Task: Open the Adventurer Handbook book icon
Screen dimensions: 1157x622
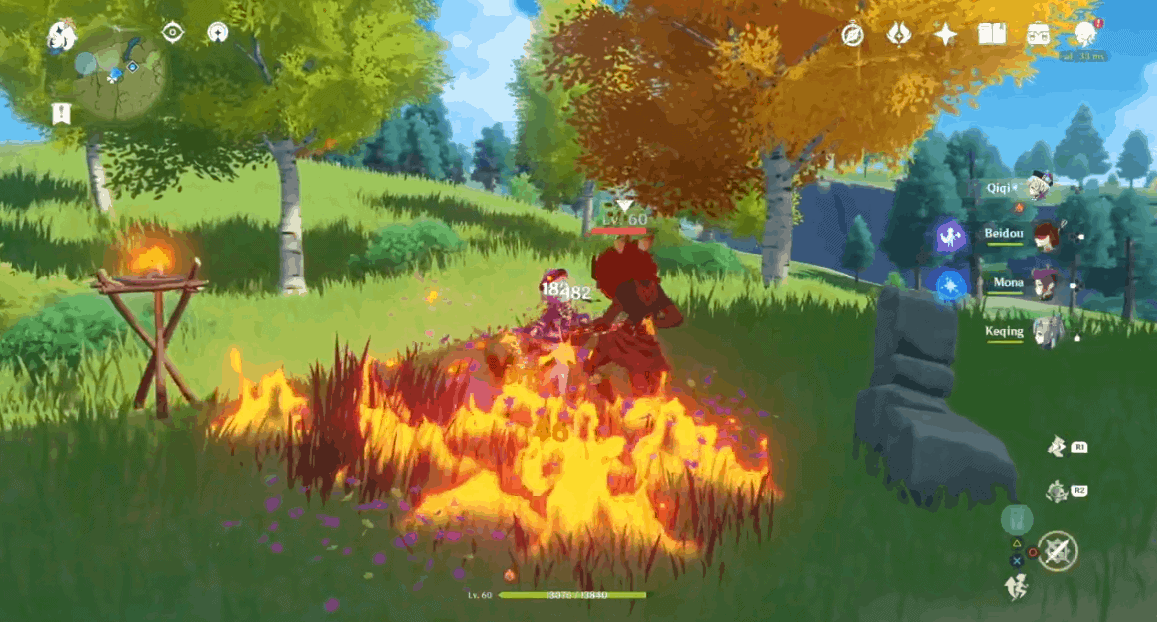Action: (991, 35)
